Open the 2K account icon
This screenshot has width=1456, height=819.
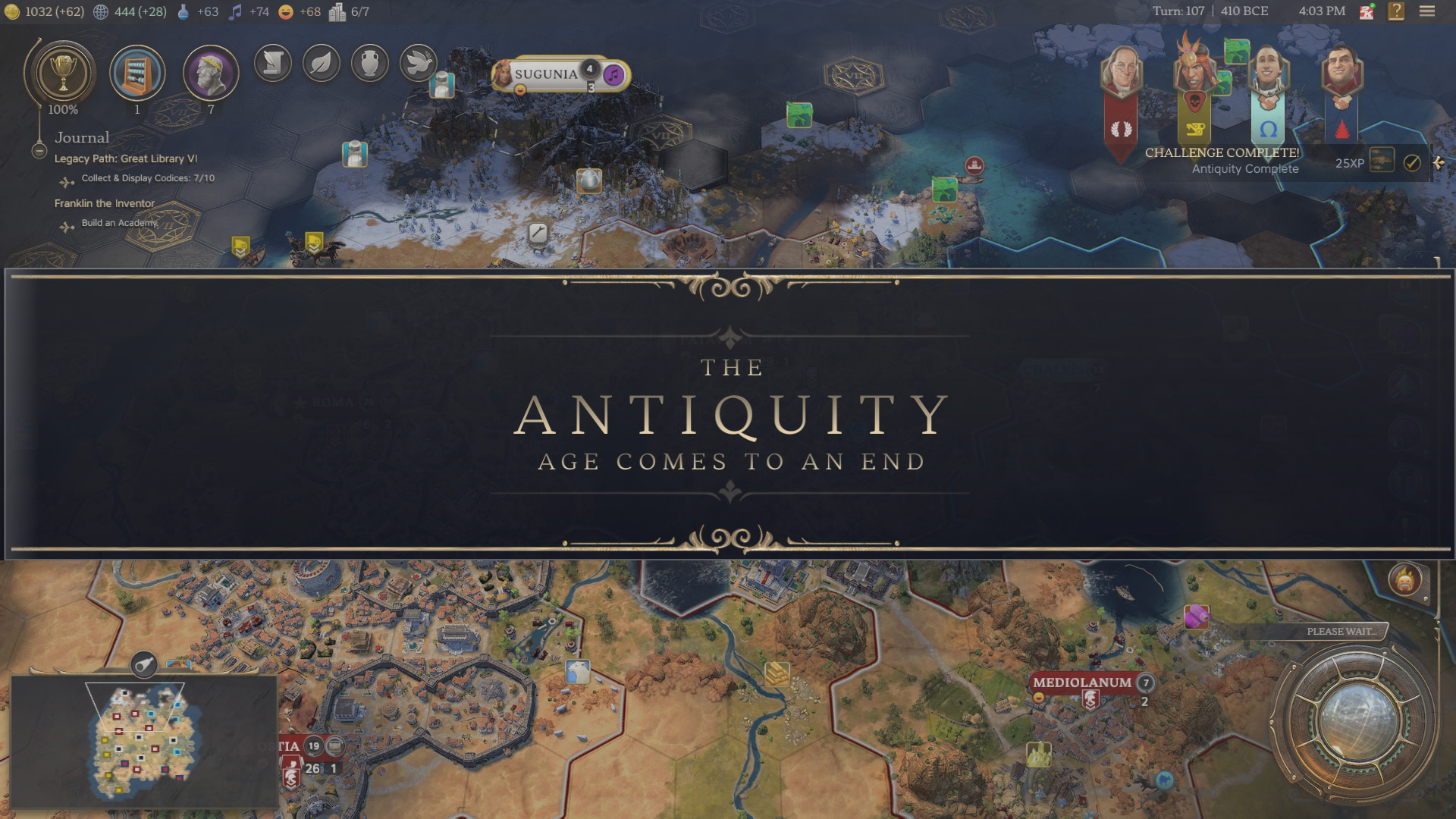(1367, 11)
